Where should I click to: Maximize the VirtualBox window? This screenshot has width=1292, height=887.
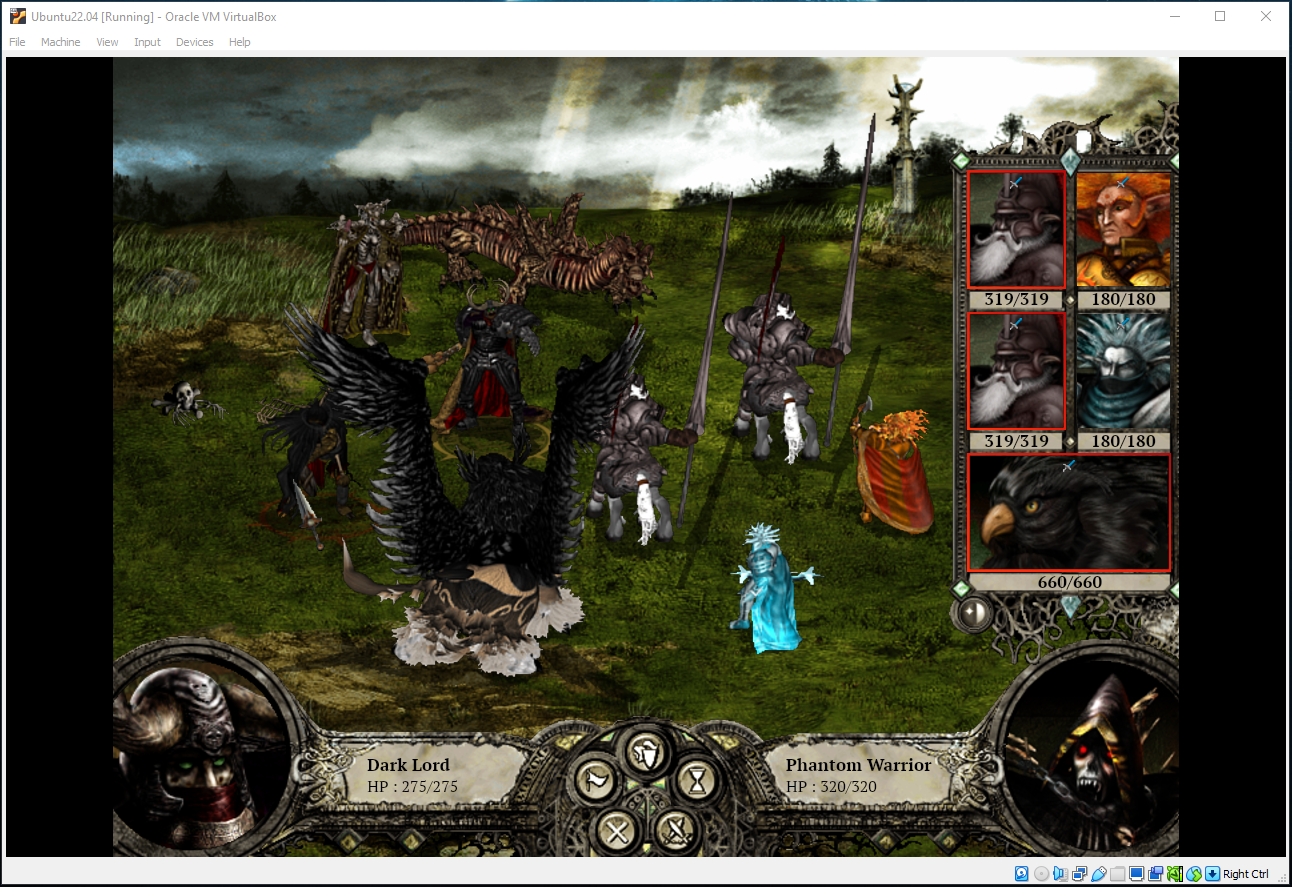(x=1220, y=16)
